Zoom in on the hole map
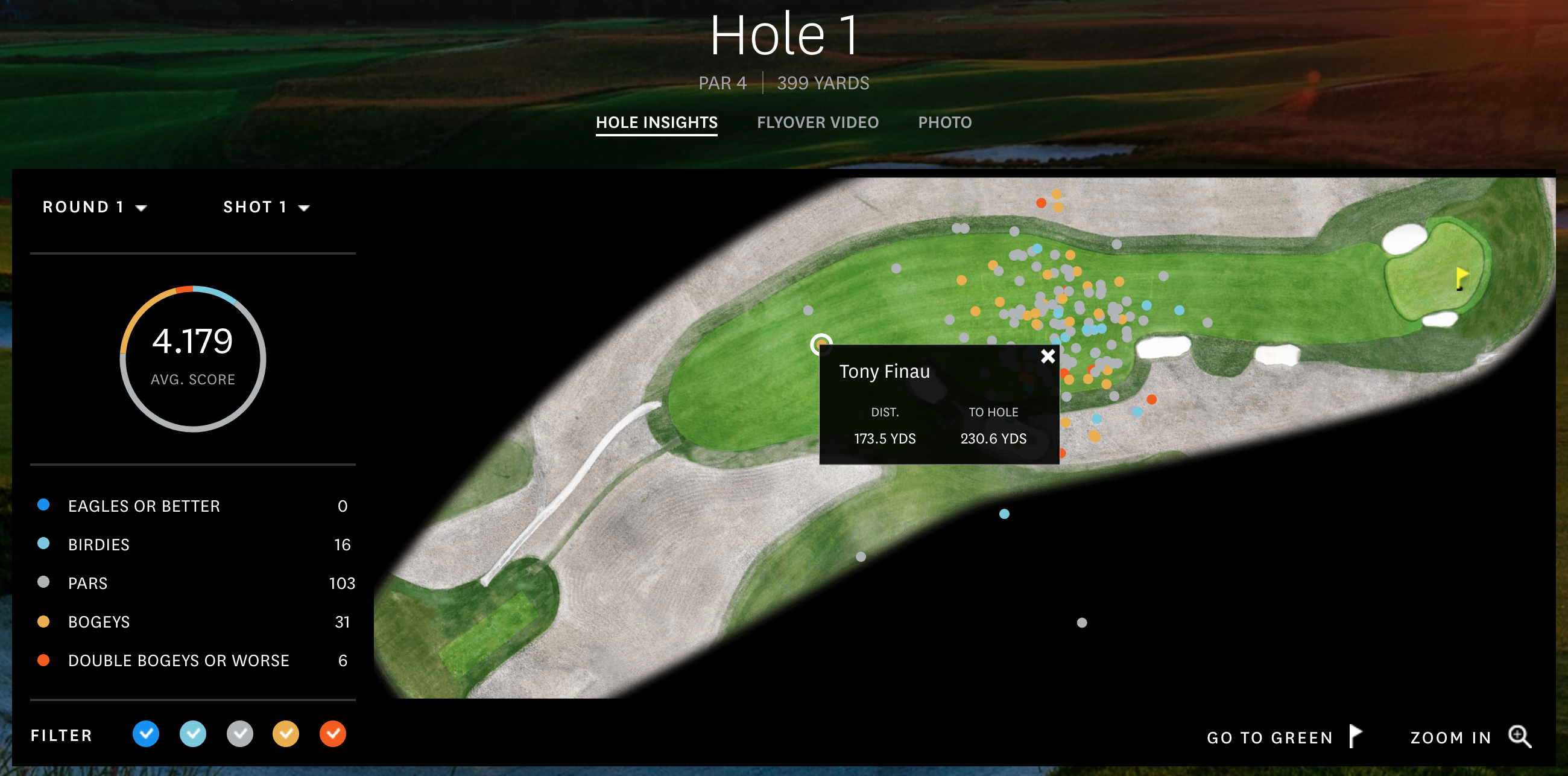 [x=1470, y=737]
